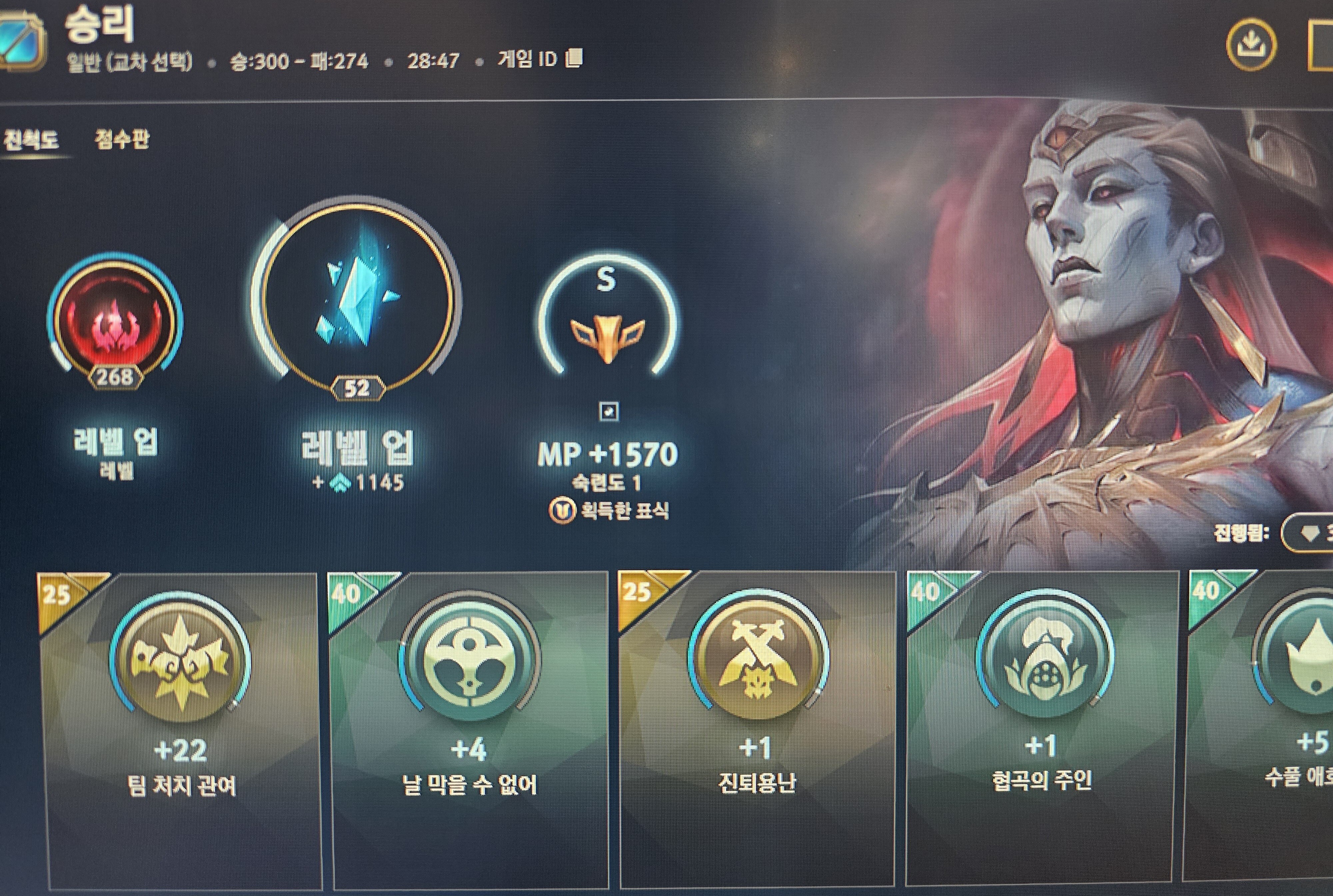The width and height of the screenshot is (1333, 896).
Task: Show the S grade champion mastery emblem
Action: (x=607, y=320)
